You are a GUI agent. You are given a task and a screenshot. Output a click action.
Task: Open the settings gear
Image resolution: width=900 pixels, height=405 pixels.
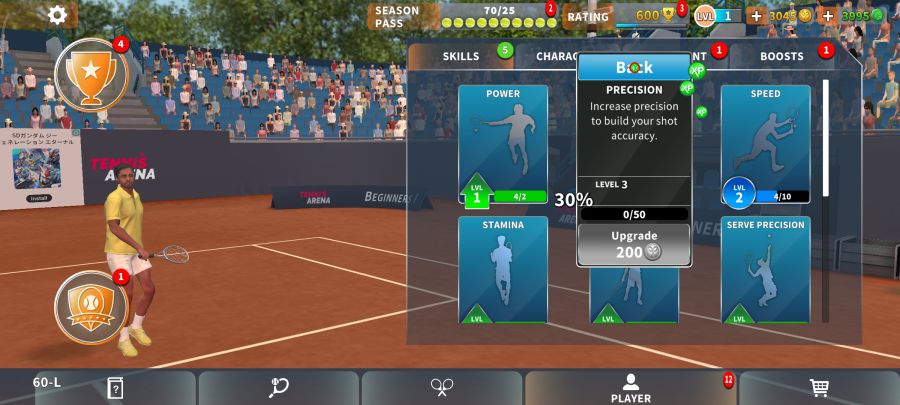pos(57,14)
